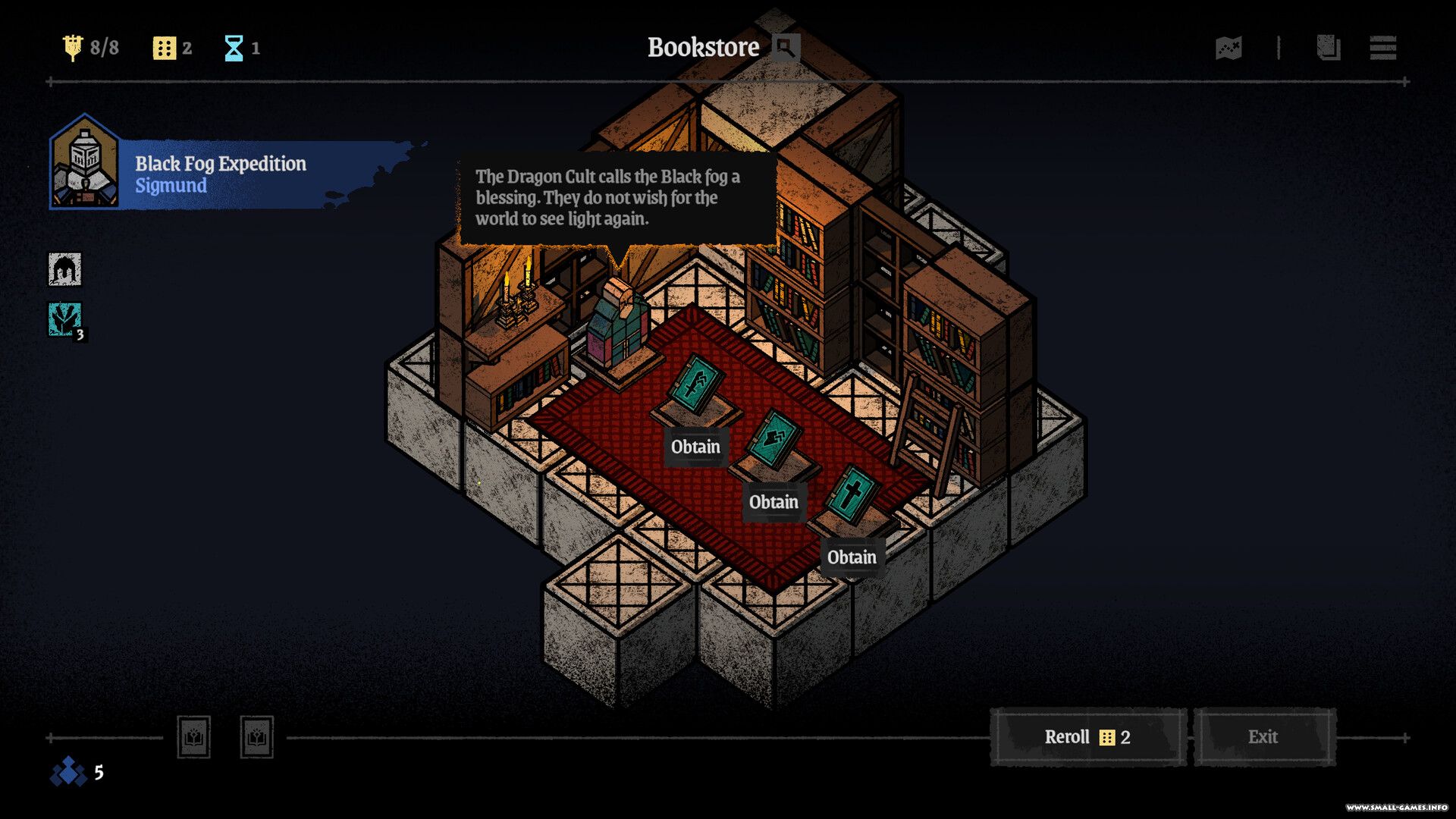Exit the Bookstore
This screenshot has height=819, width=1456.
(1263, 737)
